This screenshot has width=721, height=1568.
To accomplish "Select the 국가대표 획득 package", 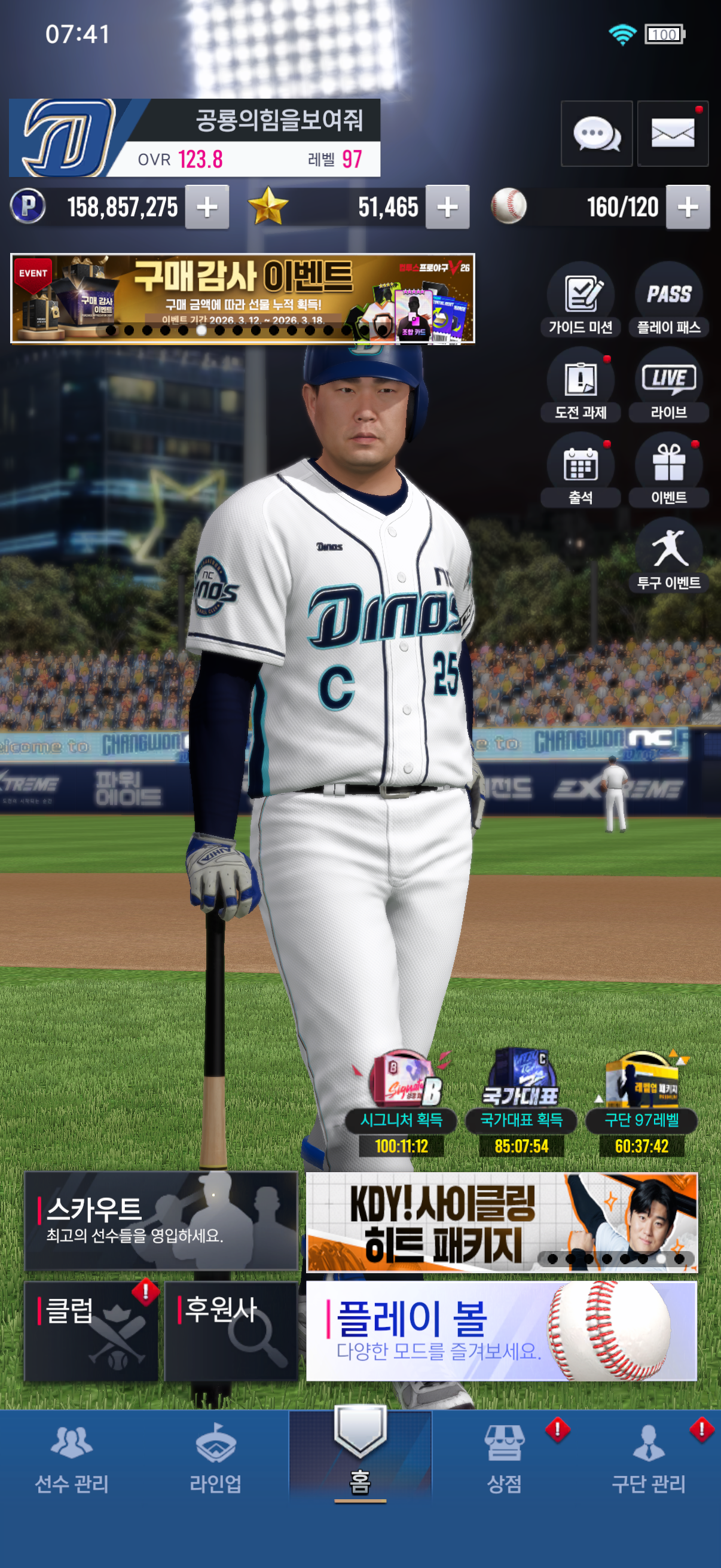I will coord(521,1102).
